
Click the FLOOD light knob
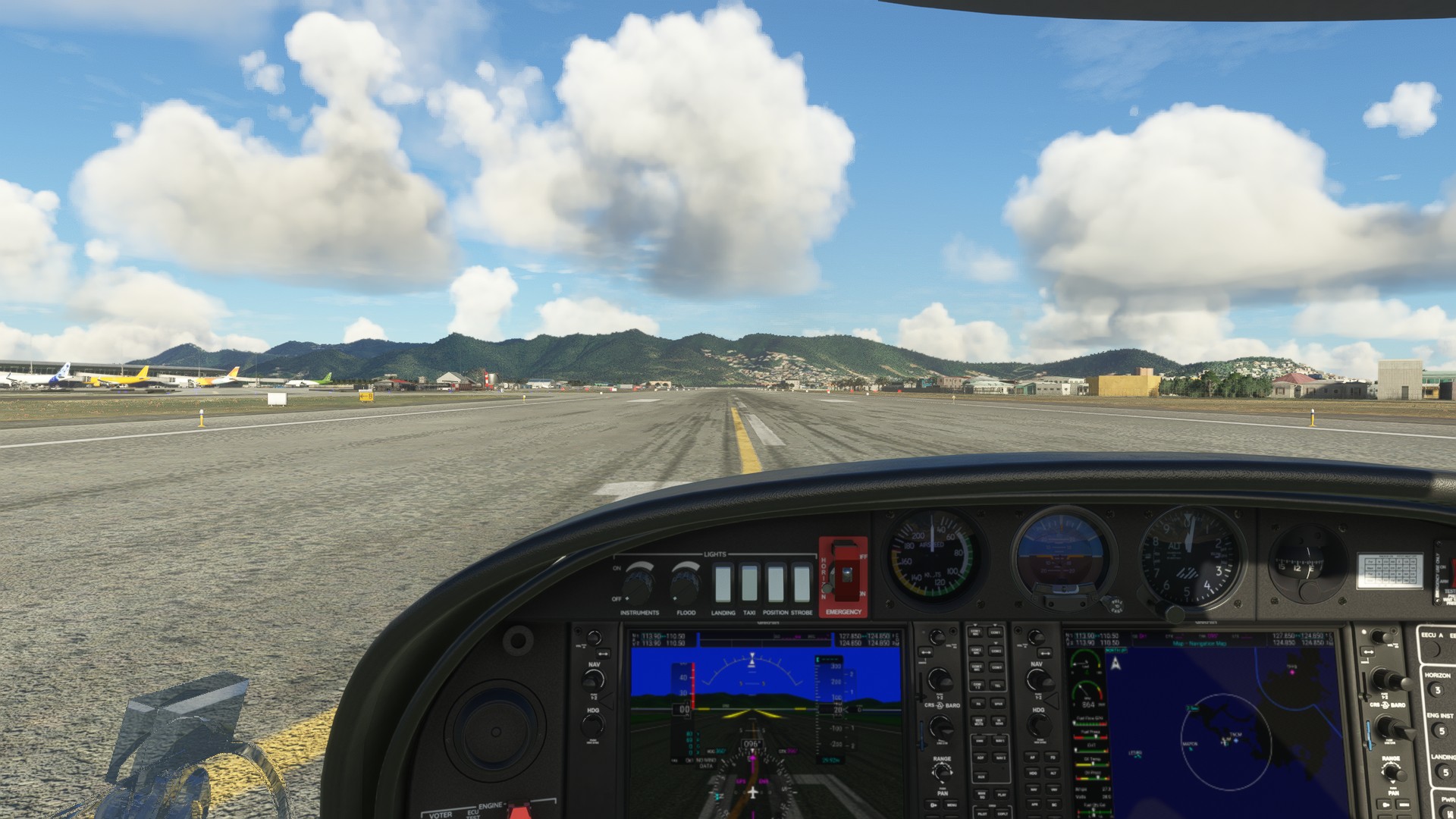(x=686, y=581)
